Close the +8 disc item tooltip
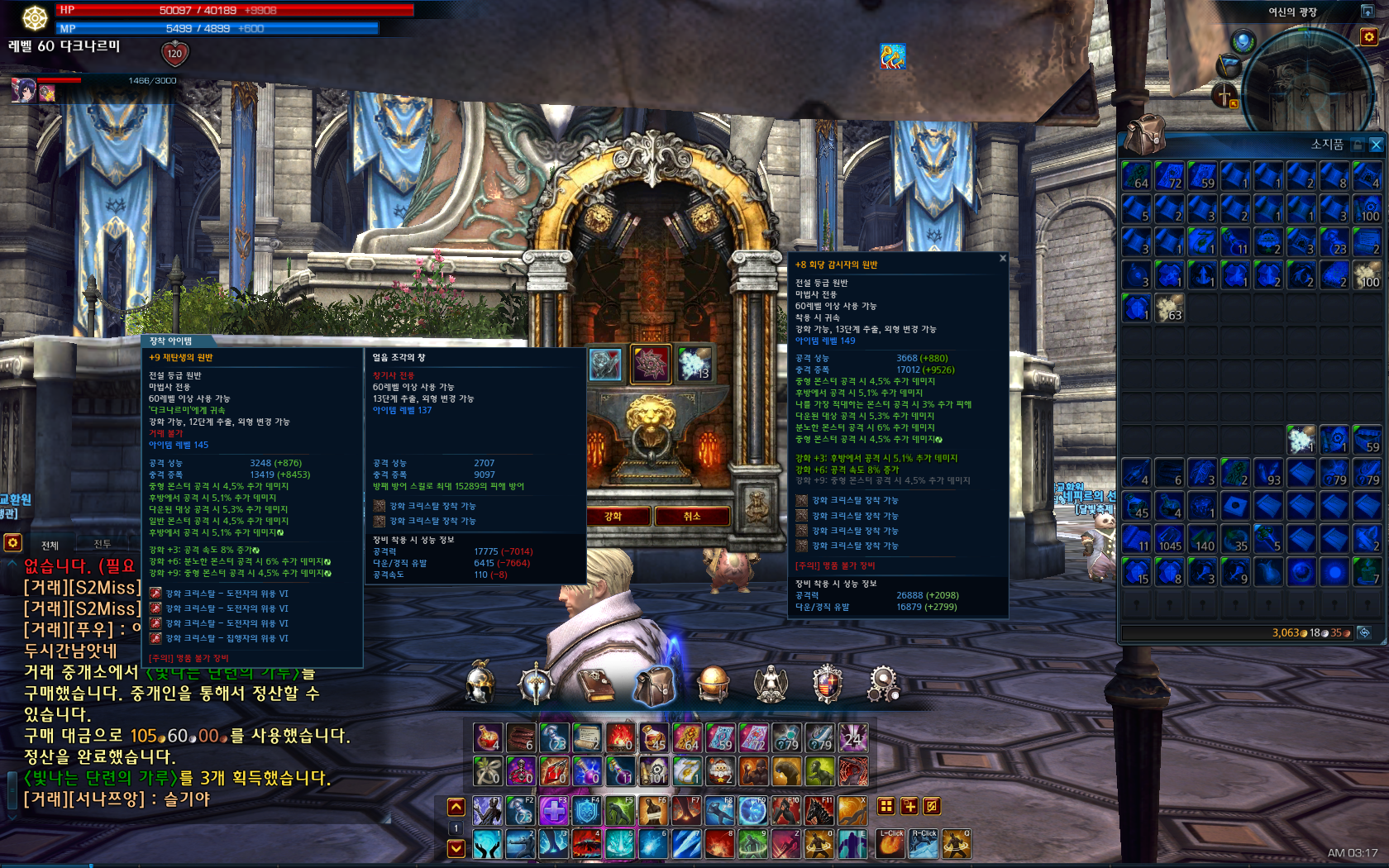1389x868 pixels. click(1003, 259)
